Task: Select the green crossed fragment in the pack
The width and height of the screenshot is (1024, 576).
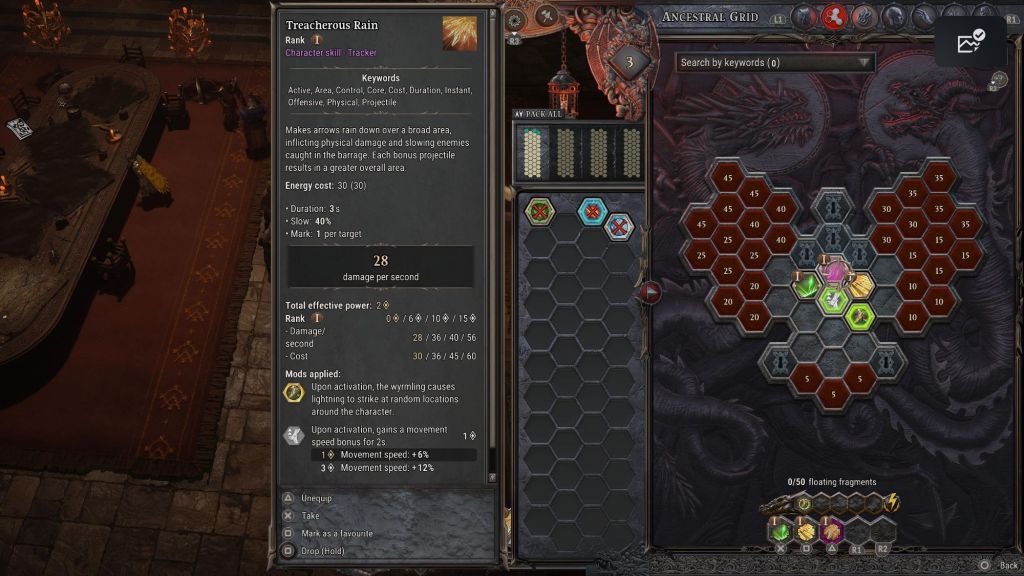Action: [x=540, y=211]
